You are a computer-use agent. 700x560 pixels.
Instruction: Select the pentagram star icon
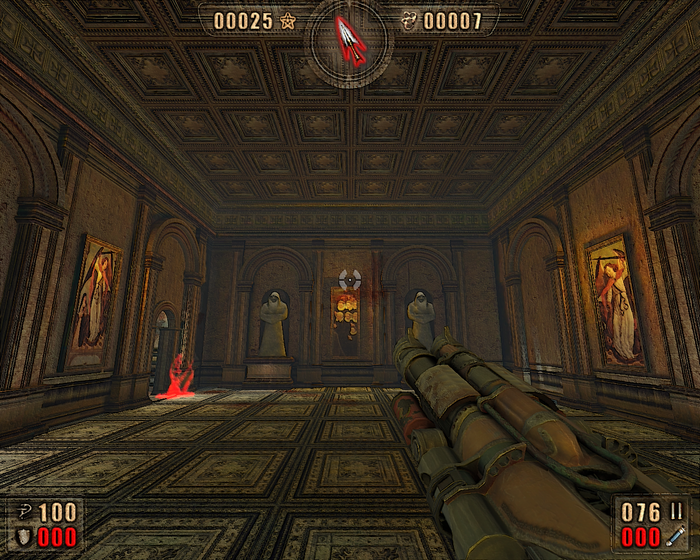288,21
